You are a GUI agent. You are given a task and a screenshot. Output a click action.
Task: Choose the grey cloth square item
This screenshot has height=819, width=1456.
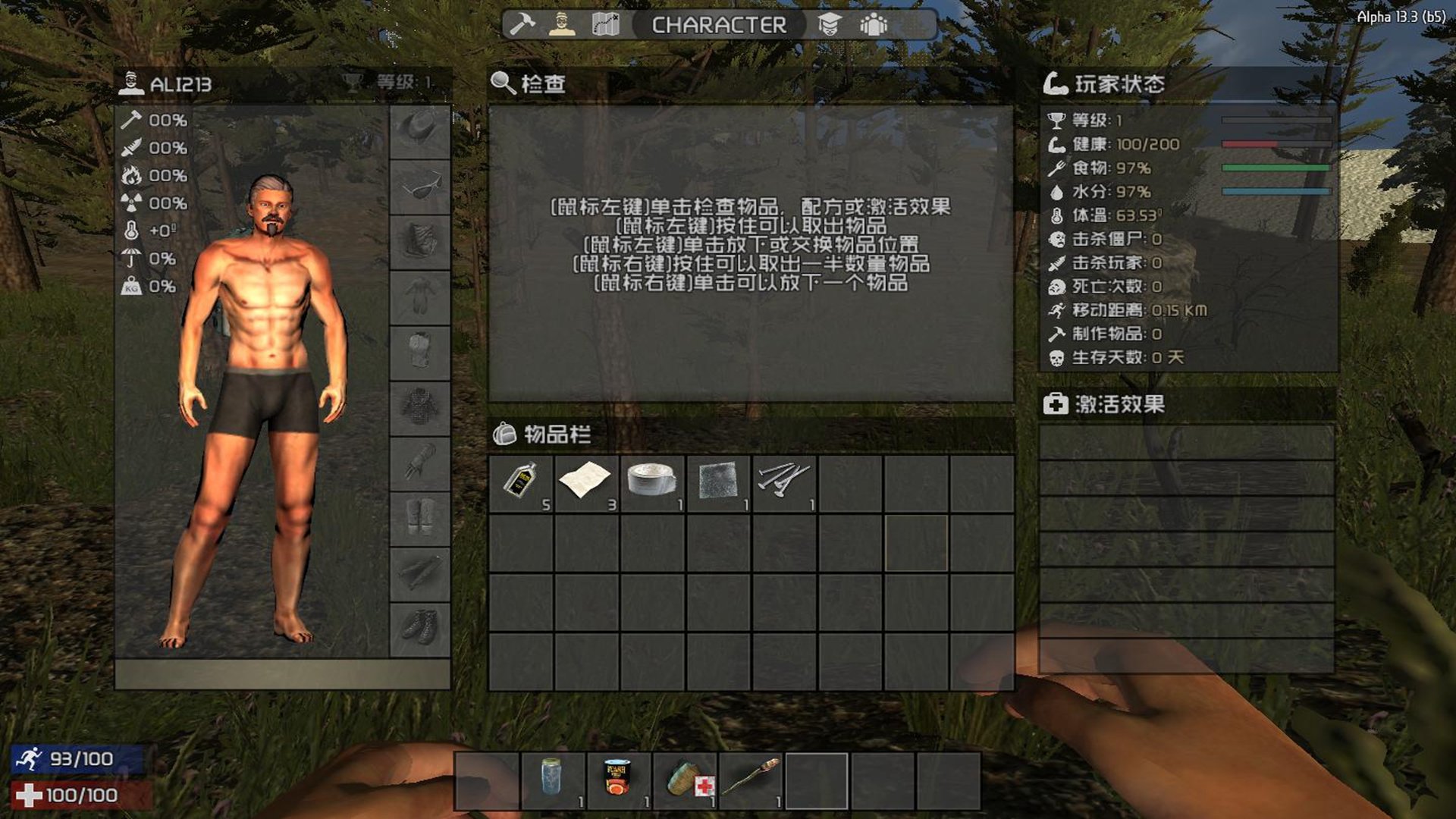[x=718, y=483]
